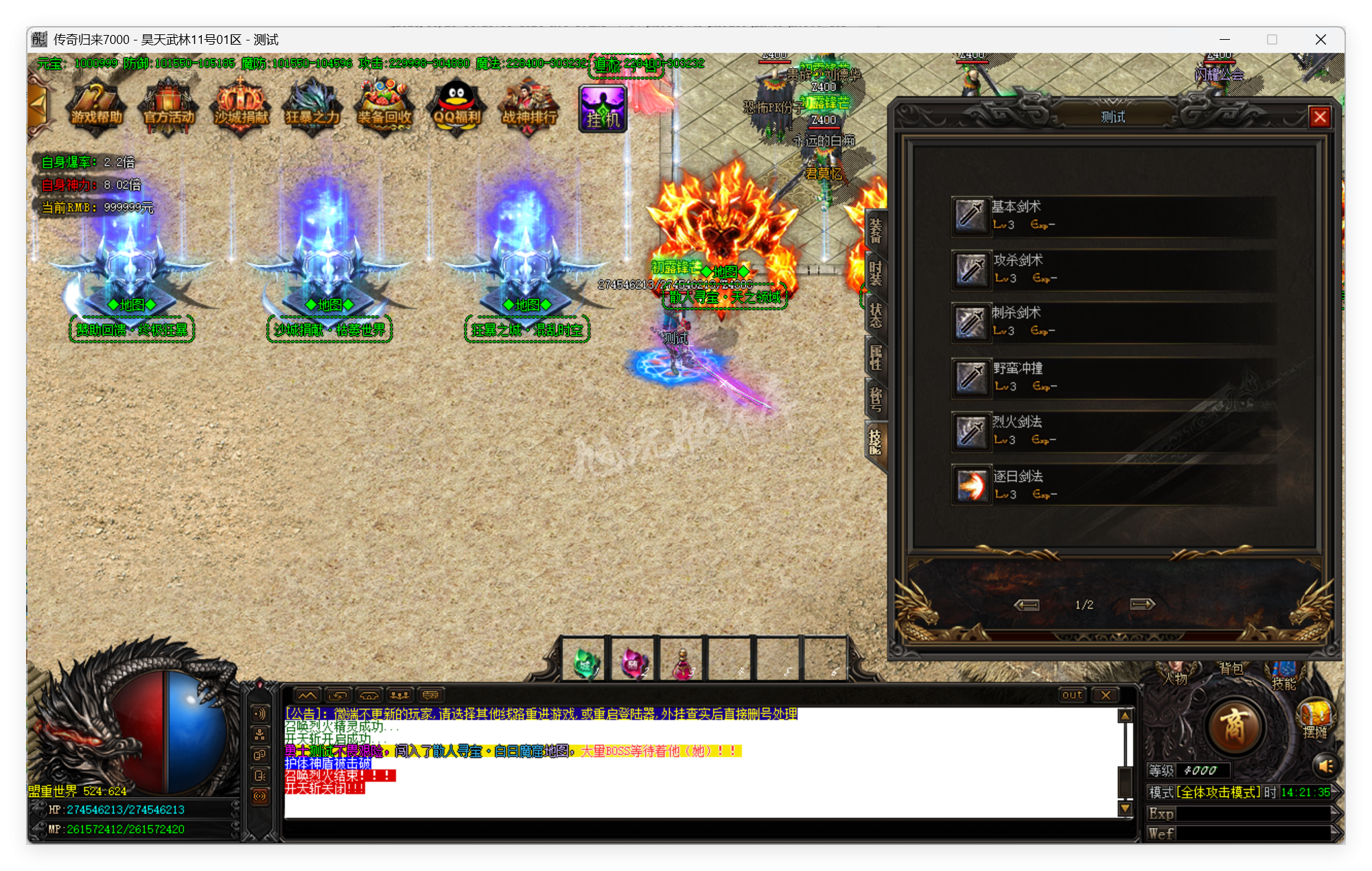Click the QQ福利 penguin icon
This screenshot has height=871, width=1372.
click(x=456, y=108)
